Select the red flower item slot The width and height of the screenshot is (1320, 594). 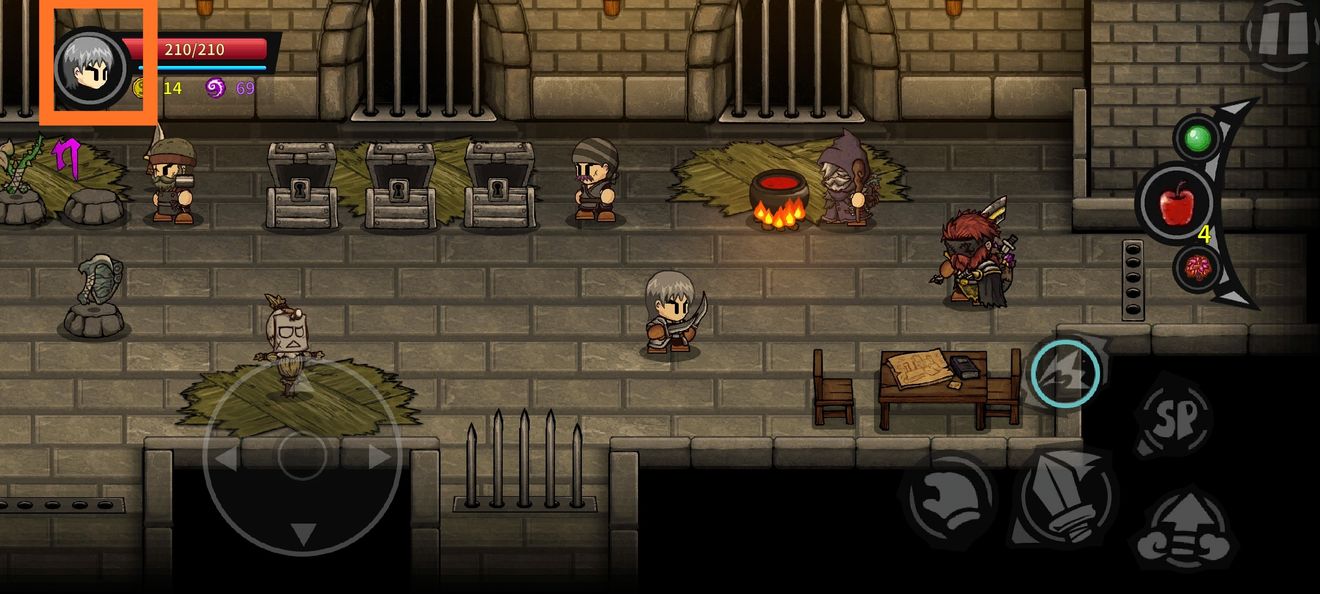coord(1195,268)
